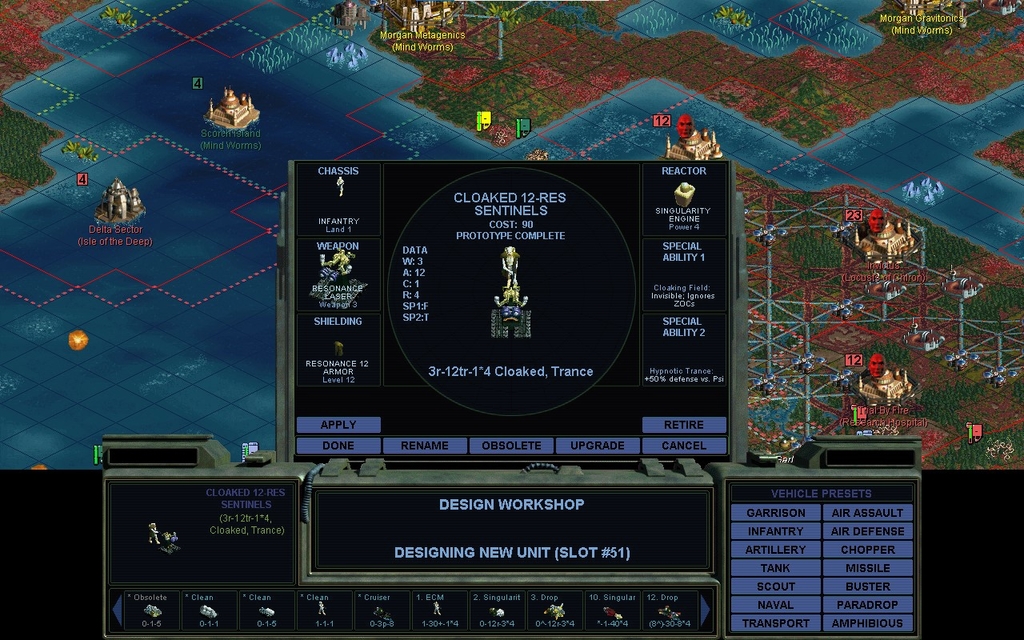
Task: Select the Singularity Engine reactor panel
Action: click(684, 198)
